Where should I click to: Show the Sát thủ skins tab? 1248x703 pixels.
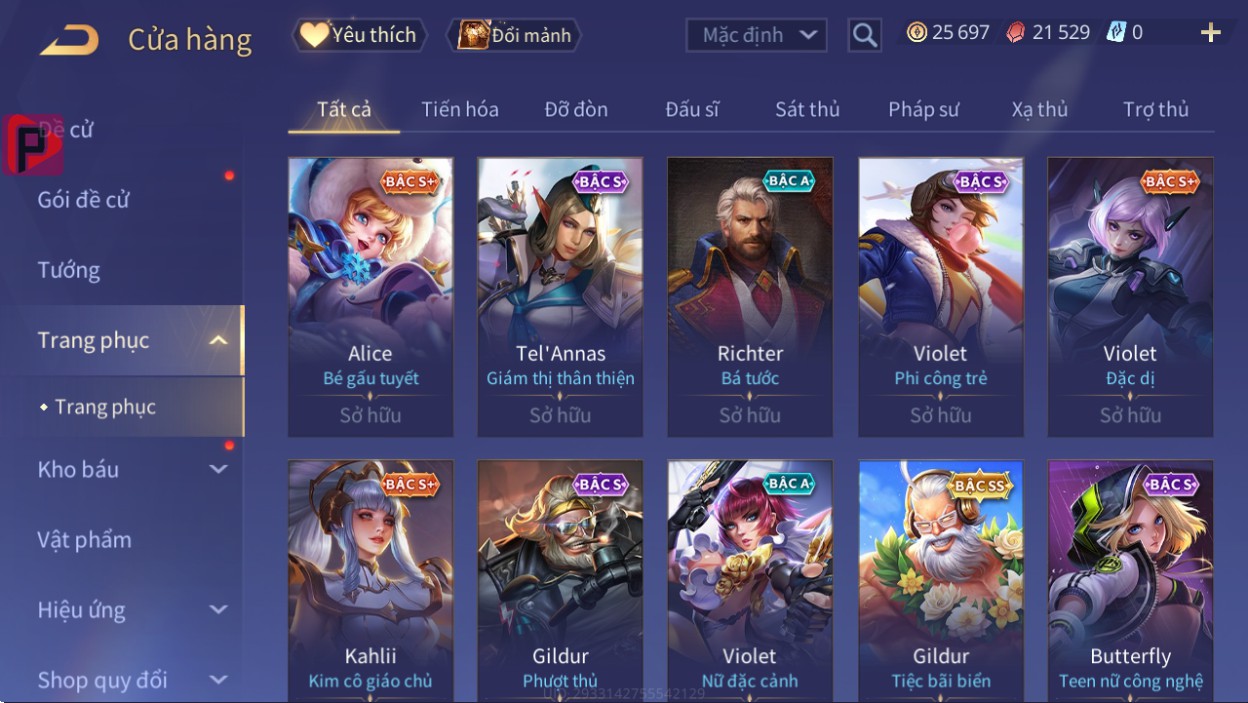[807, 109]
